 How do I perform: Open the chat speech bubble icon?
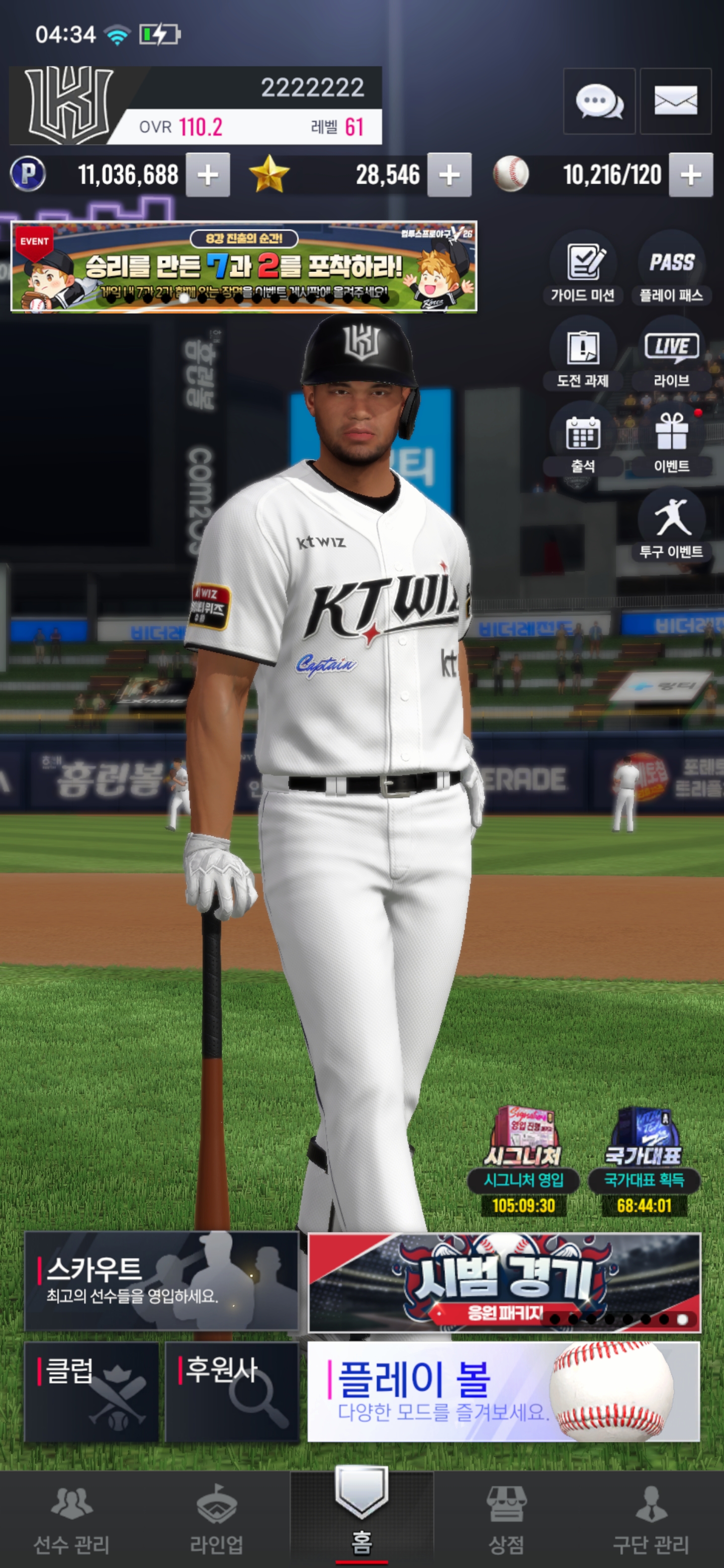click(x=599, y=101)
